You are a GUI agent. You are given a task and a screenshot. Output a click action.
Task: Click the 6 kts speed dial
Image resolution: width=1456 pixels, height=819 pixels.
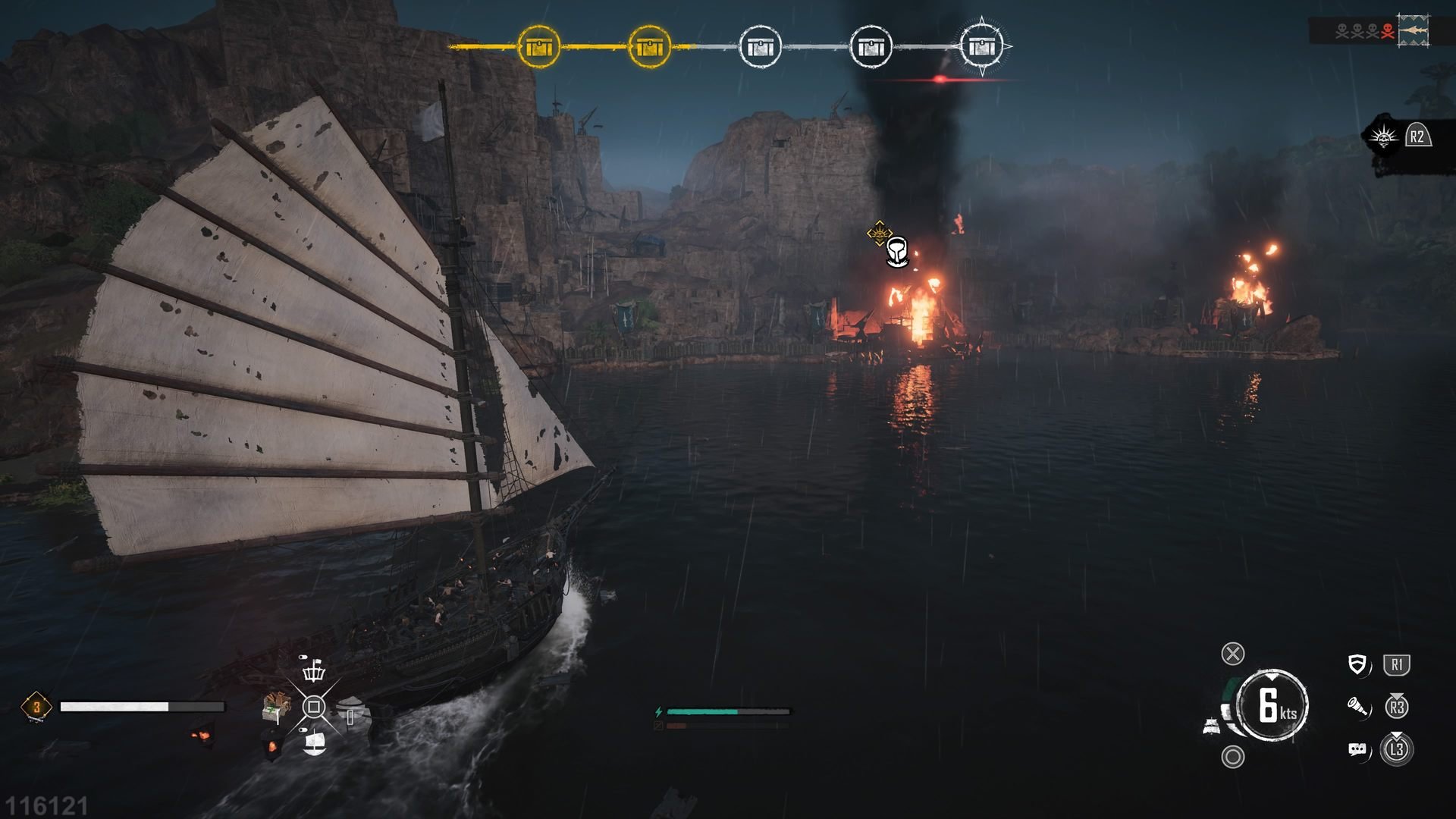coord(1272,705)
